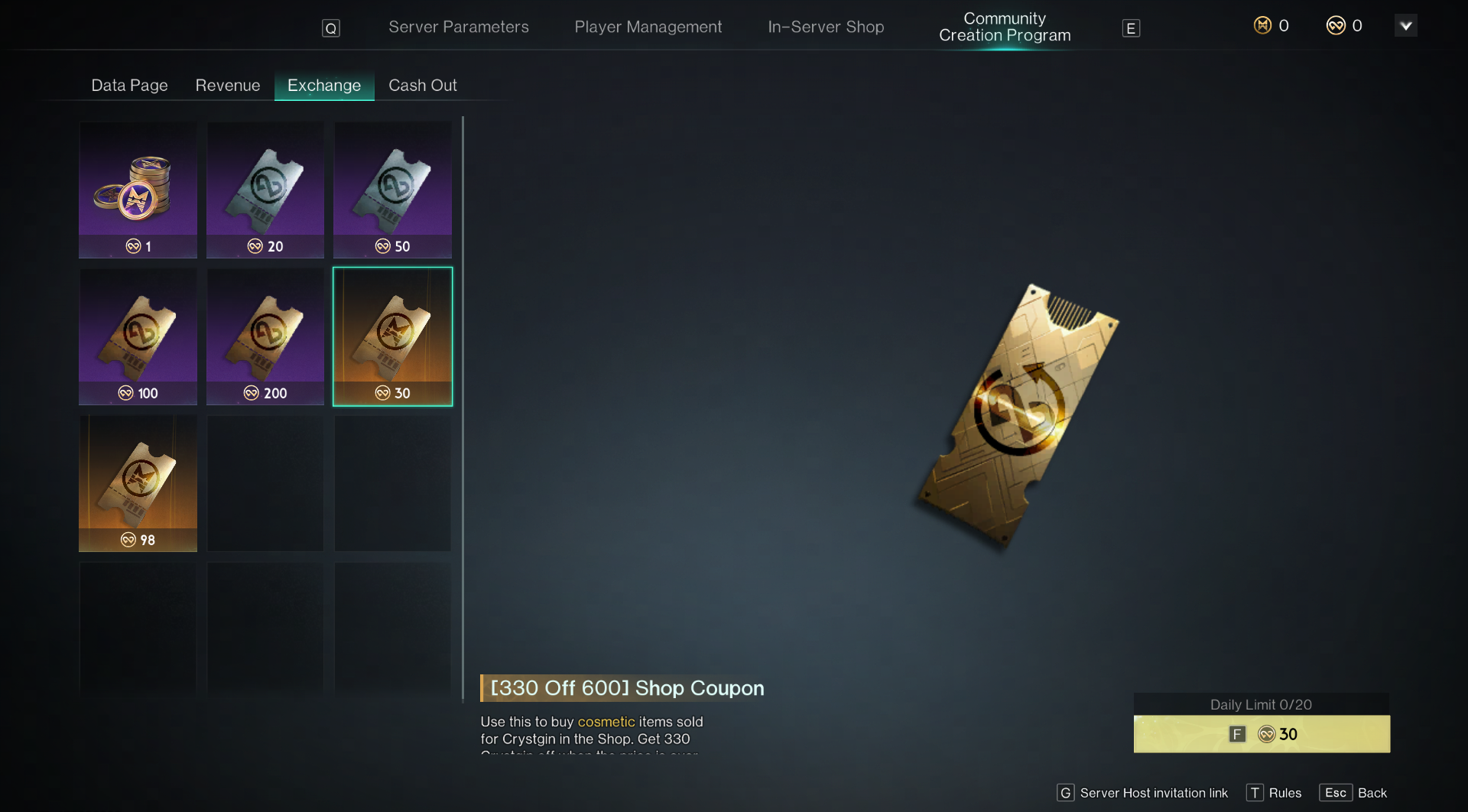Select the gold coupon priced at 100
The image size is (1468, 812).
[x=138, y=336]
